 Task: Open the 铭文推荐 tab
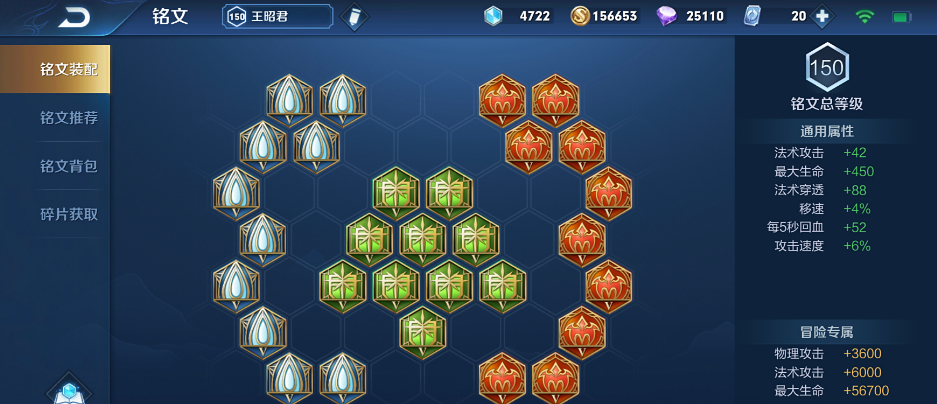pos(68,118)
